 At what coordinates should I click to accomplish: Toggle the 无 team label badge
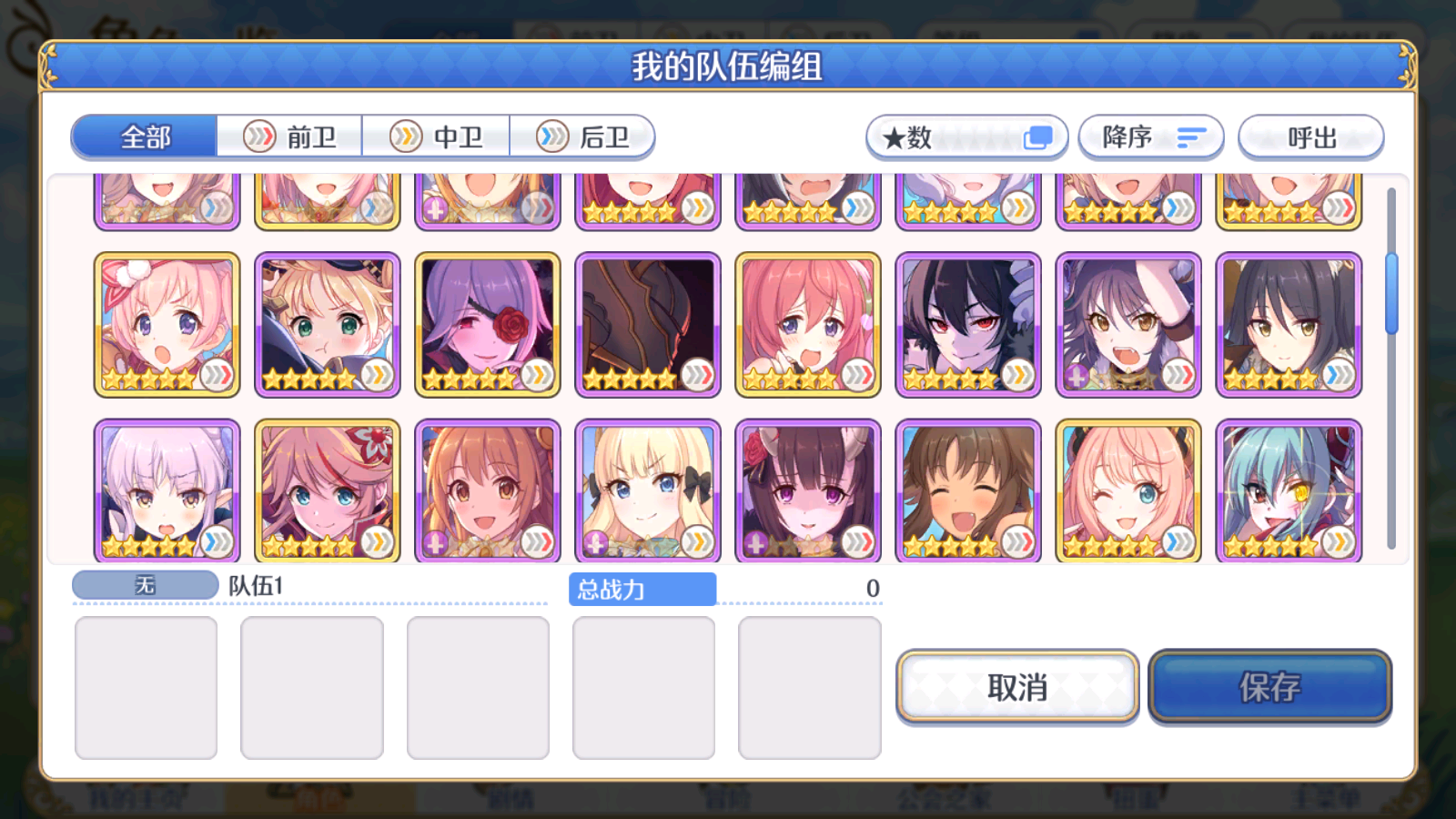point(144,585)
